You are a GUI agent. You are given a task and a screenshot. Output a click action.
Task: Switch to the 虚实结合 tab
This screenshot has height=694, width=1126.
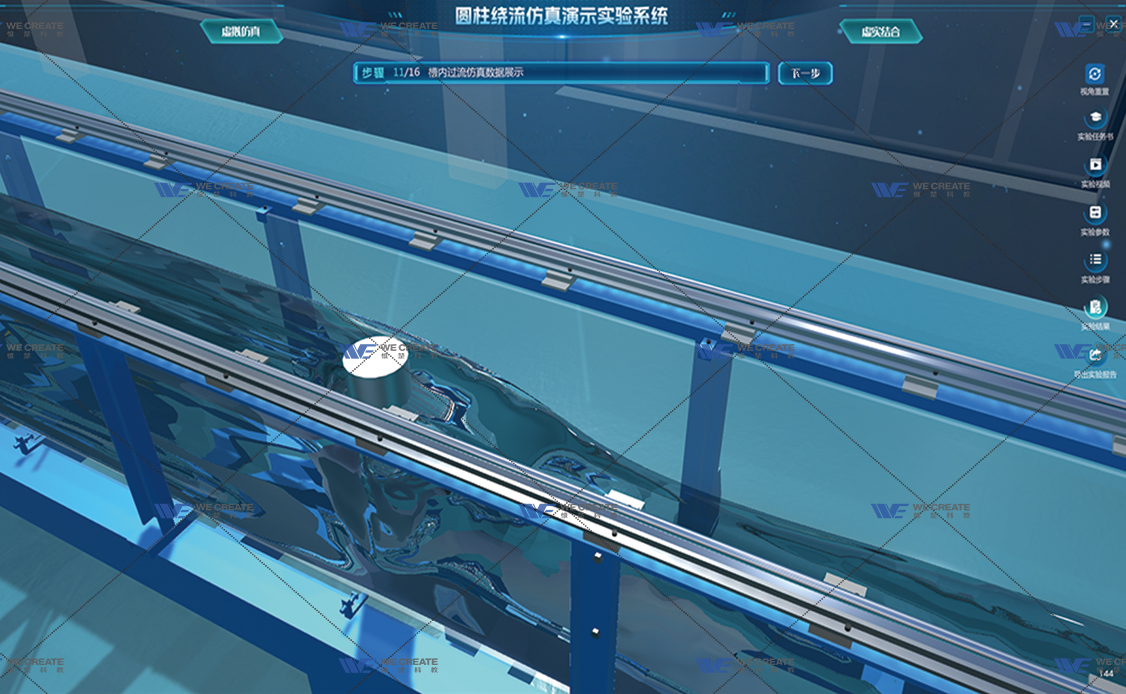(880, 32)
